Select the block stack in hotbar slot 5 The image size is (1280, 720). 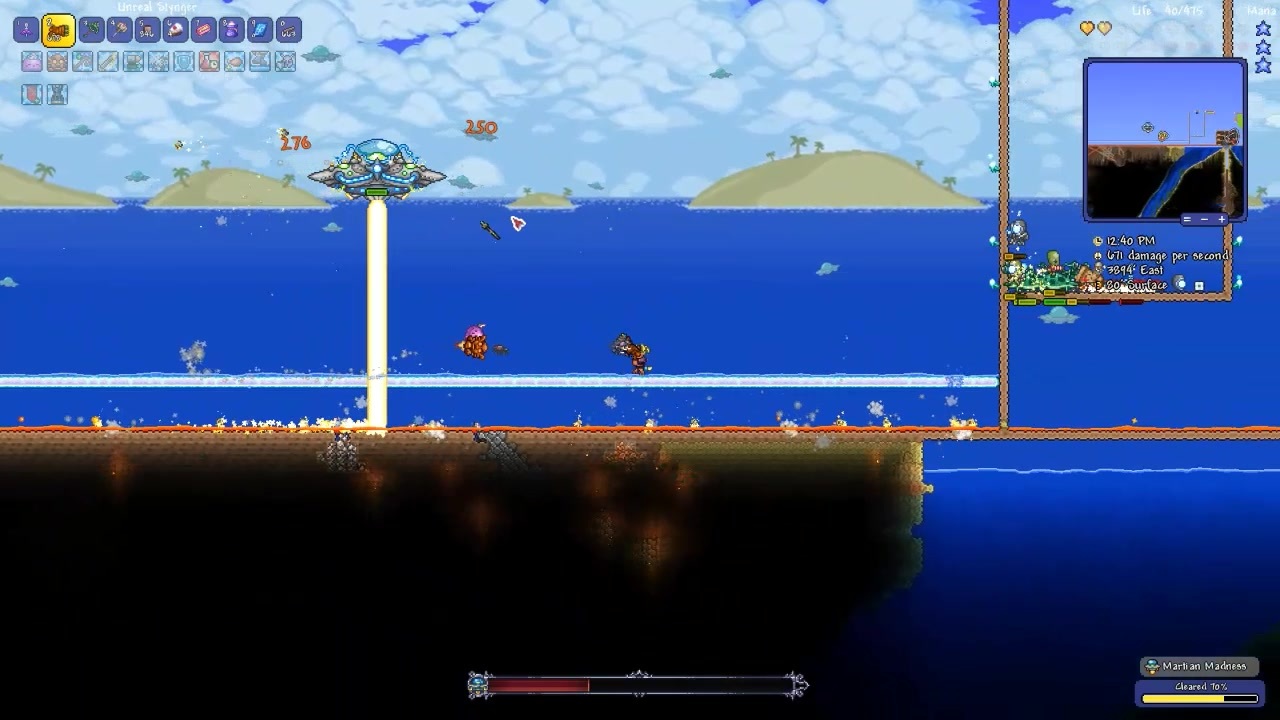(147, 30)
